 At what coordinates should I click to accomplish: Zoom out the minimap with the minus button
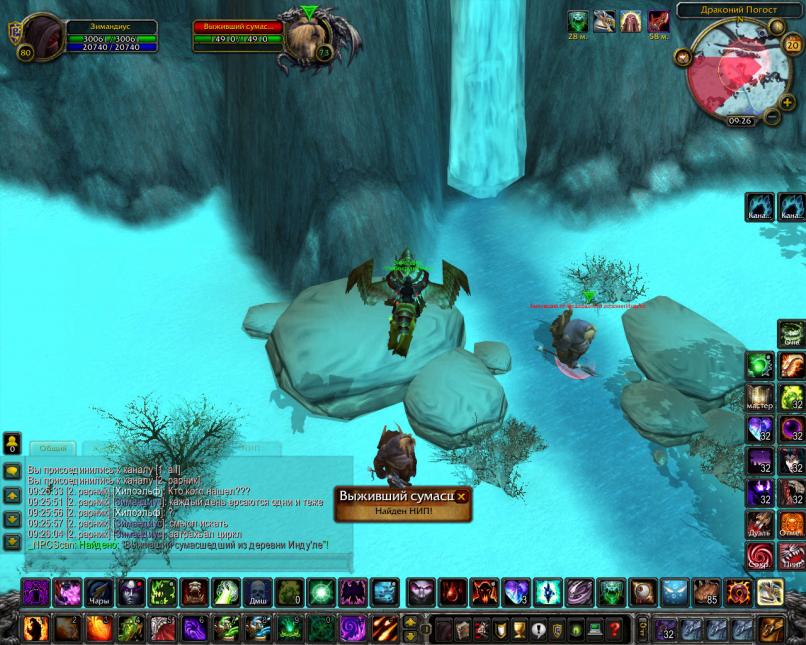pyautogui.click(x=772, y=116)
